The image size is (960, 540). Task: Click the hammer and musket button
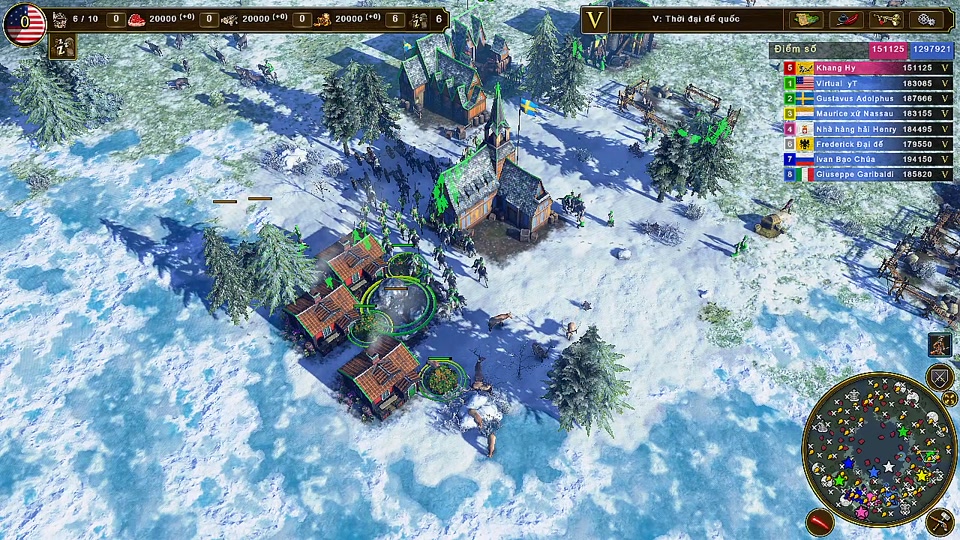tap(939, 521)
